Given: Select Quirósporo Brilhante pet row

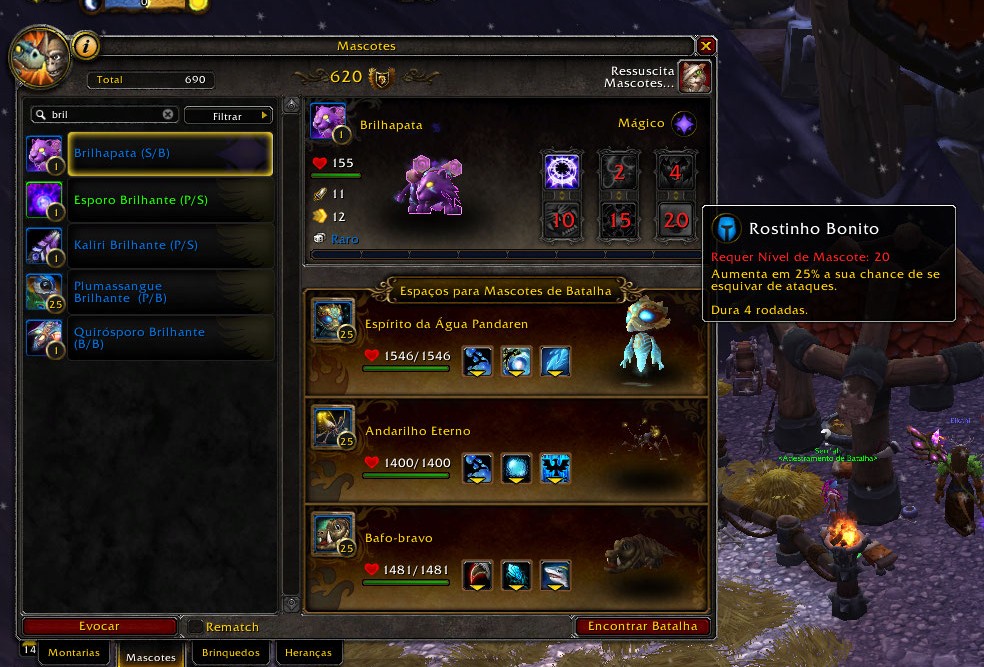Looking at the screenshot, I should [149, 337].
